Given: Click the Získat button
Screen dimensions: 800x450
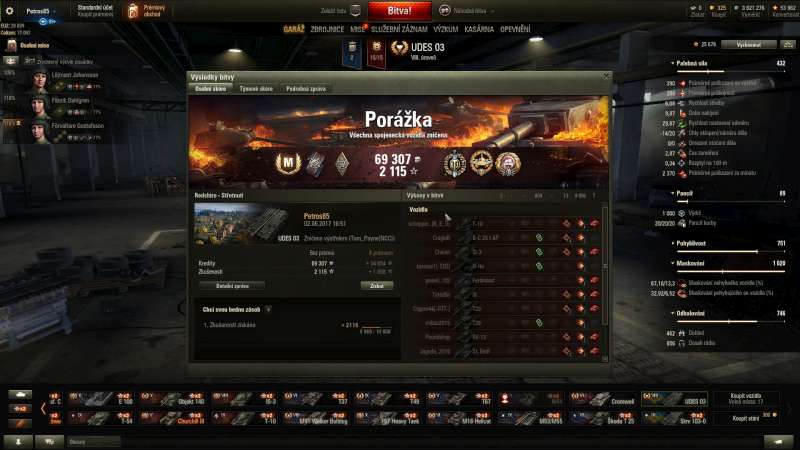Looking at the screenshot, I should (x=376, y=285).
